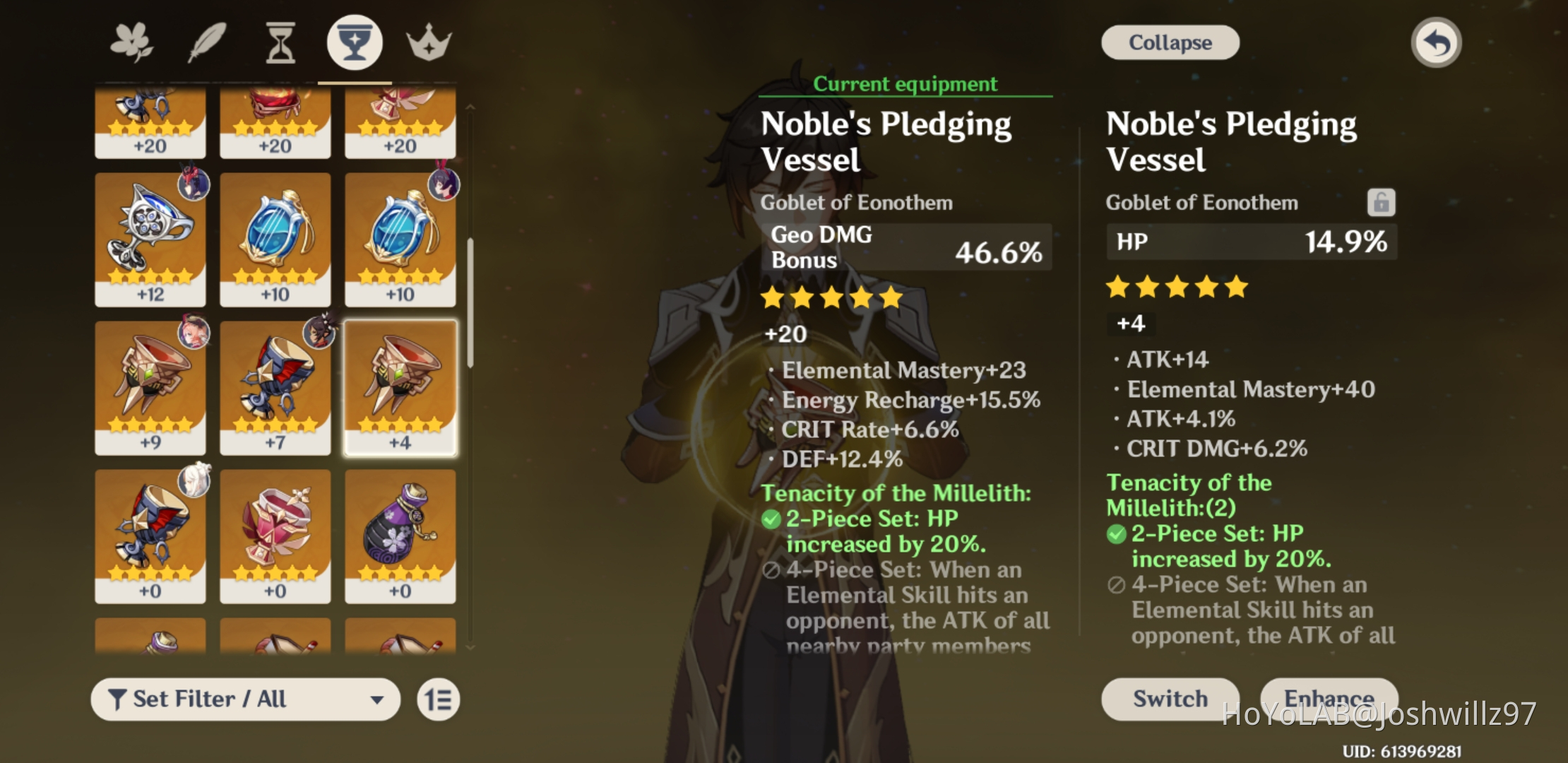Select the Current equipment header
Image resolution: width=1568 pixels, height=763 pixels.
(905, 84)
